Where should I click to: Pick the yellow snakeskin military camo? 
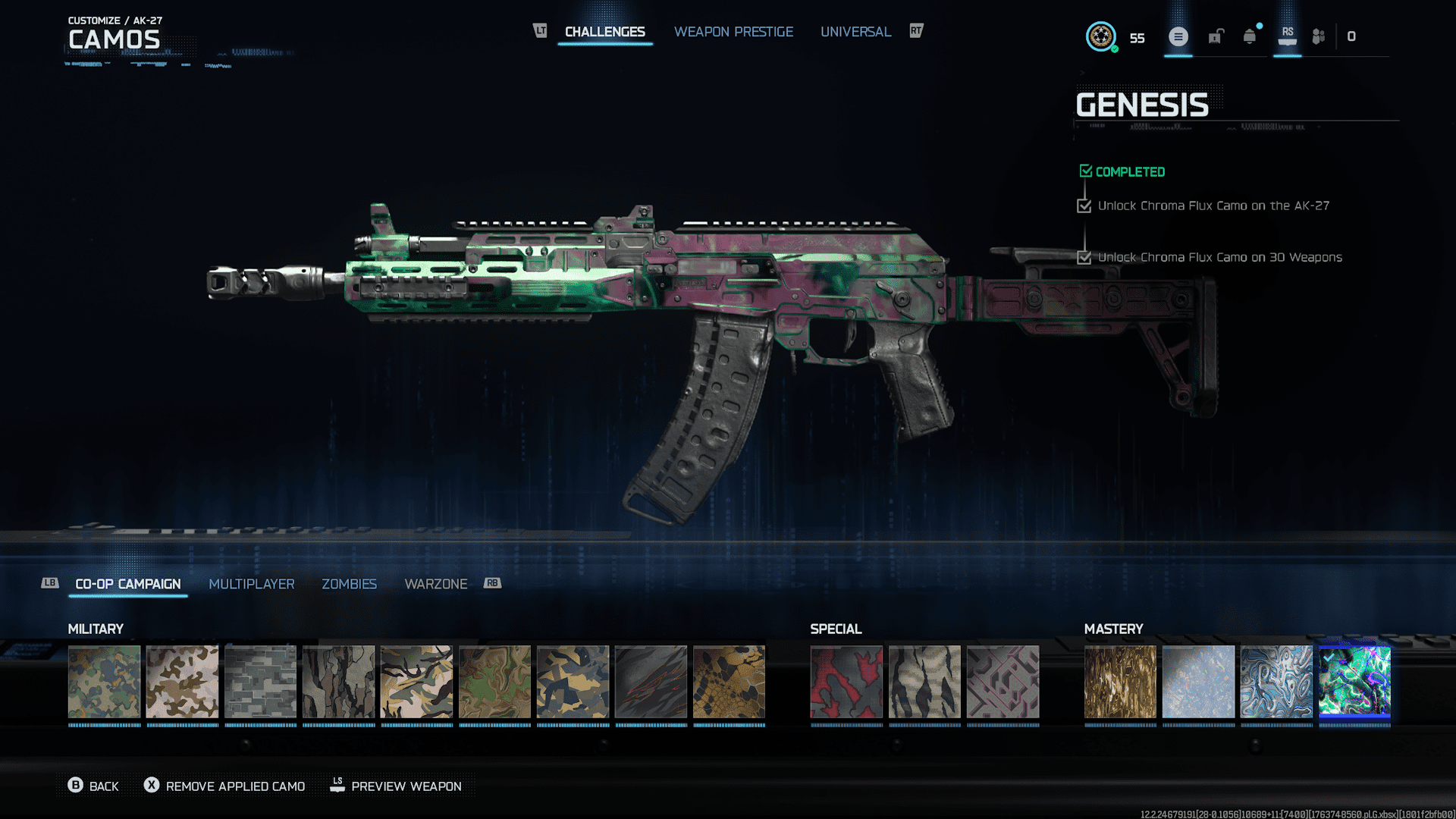click(729, 682)
